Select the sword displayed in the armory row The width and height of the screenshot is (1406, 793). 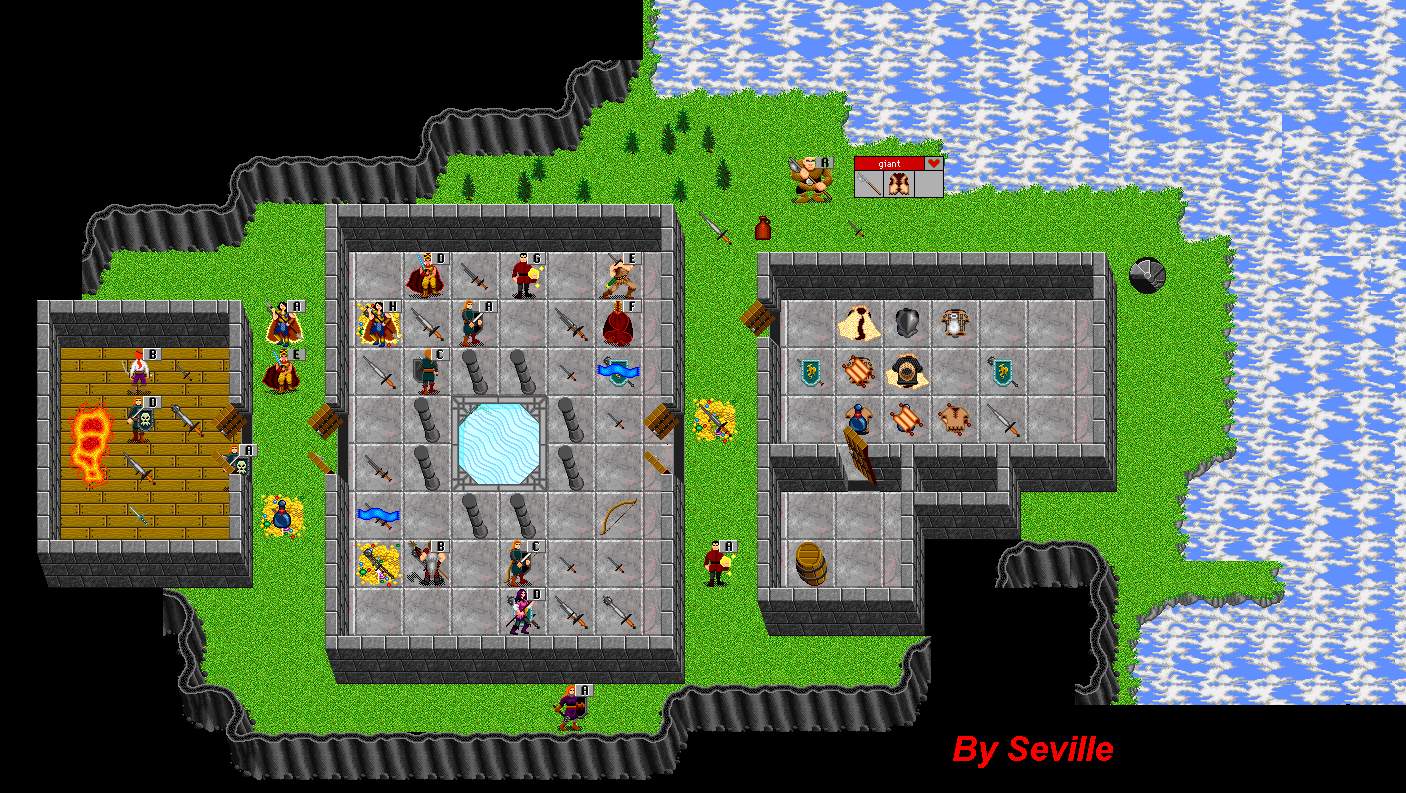pos(1002,420)
